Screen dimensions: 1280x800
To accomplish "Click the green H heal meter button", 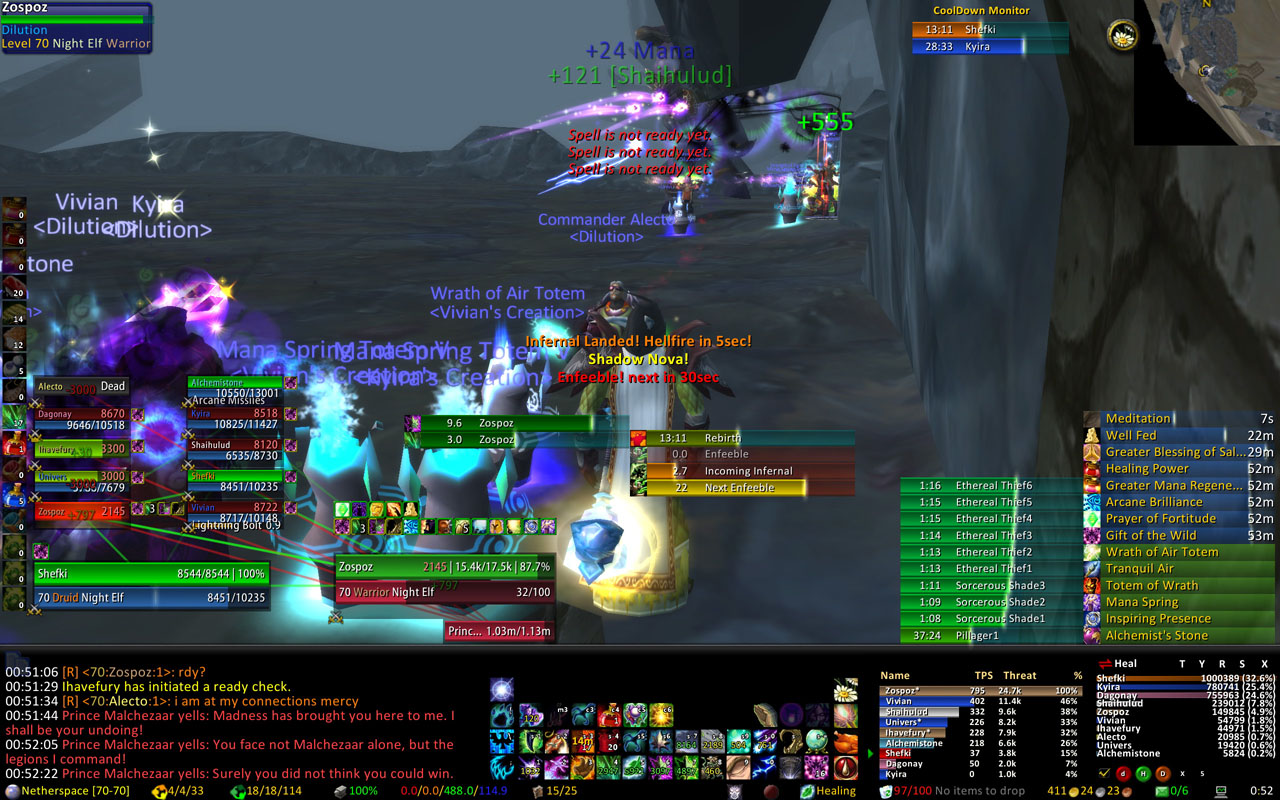I will pyautogui.click(x=1142, y=772).
